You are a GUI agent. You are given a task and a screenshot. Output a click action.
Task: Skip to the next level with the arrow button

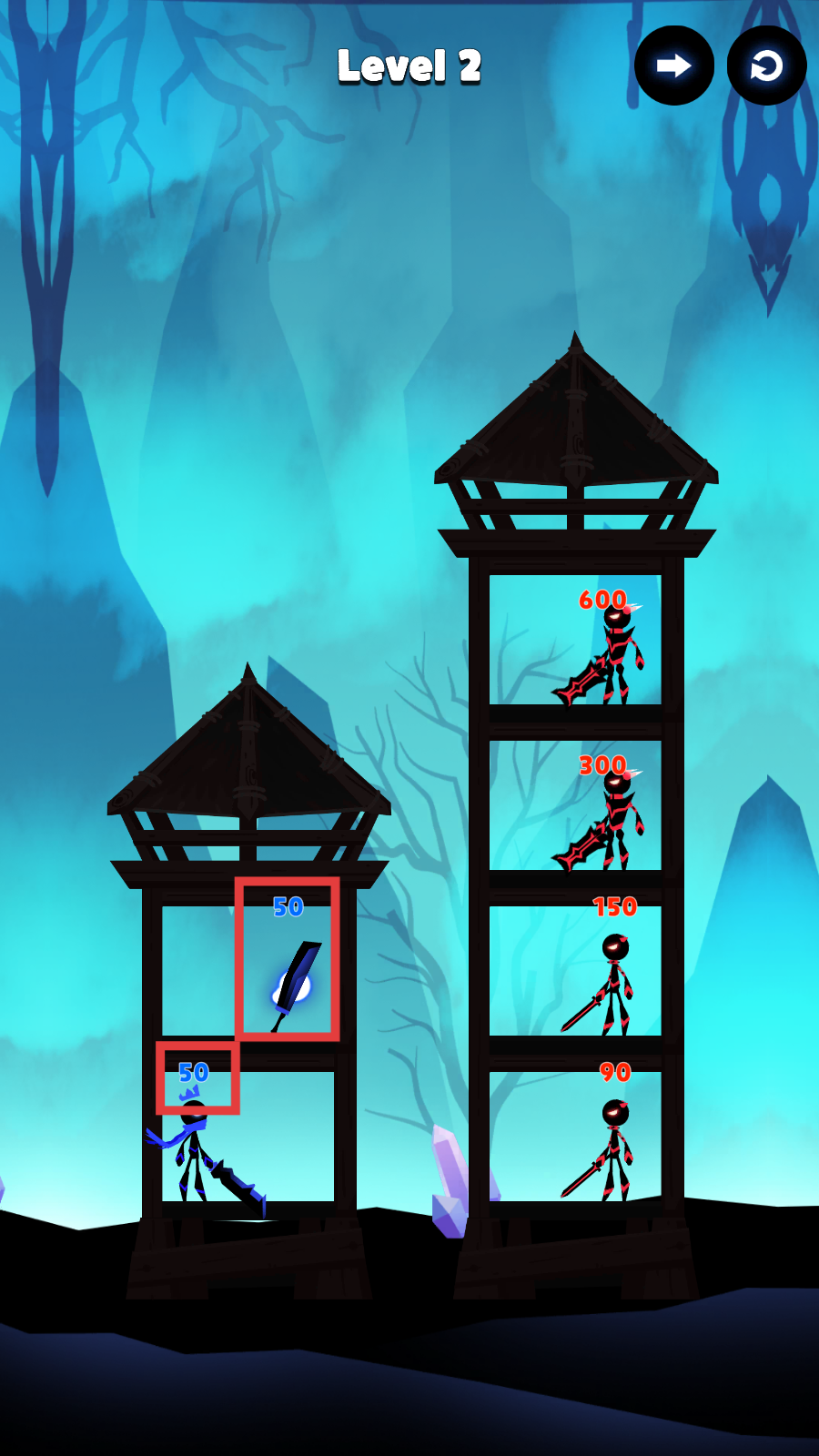[673, 66]
